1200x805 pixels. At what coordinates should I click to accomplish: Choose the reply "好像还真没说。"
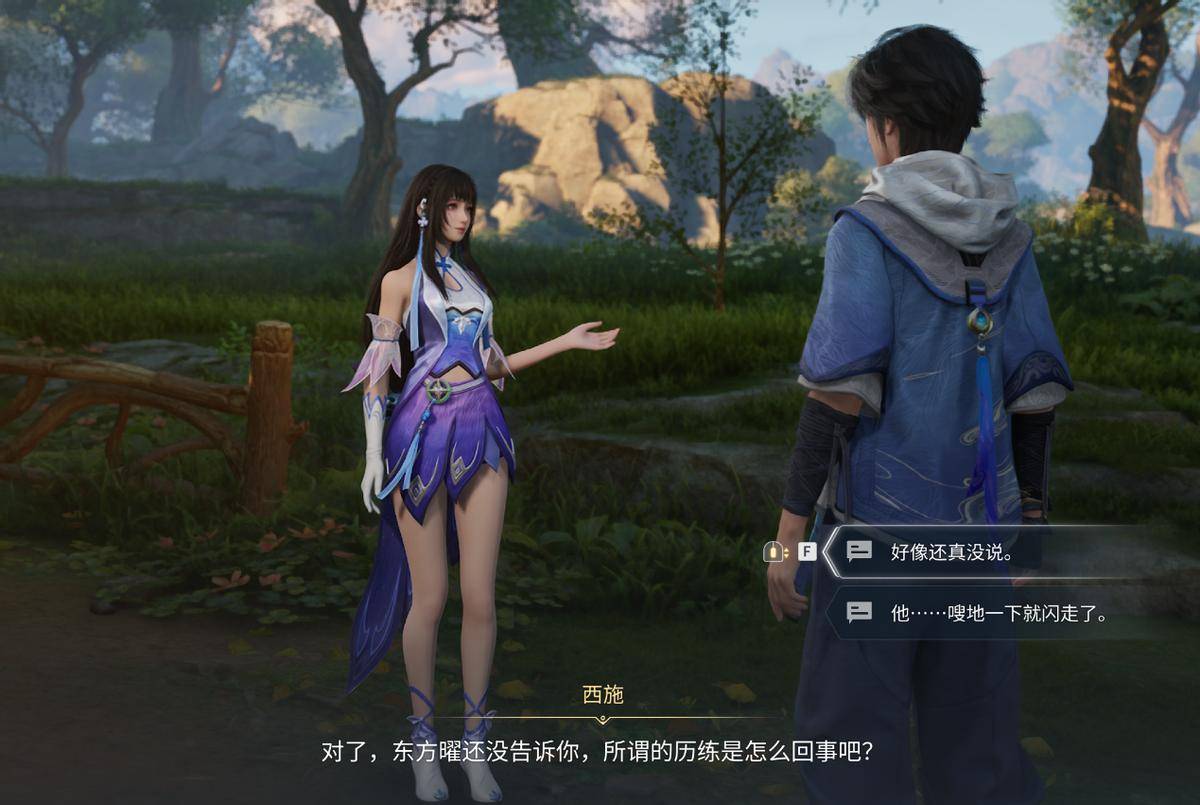point(952,552)
